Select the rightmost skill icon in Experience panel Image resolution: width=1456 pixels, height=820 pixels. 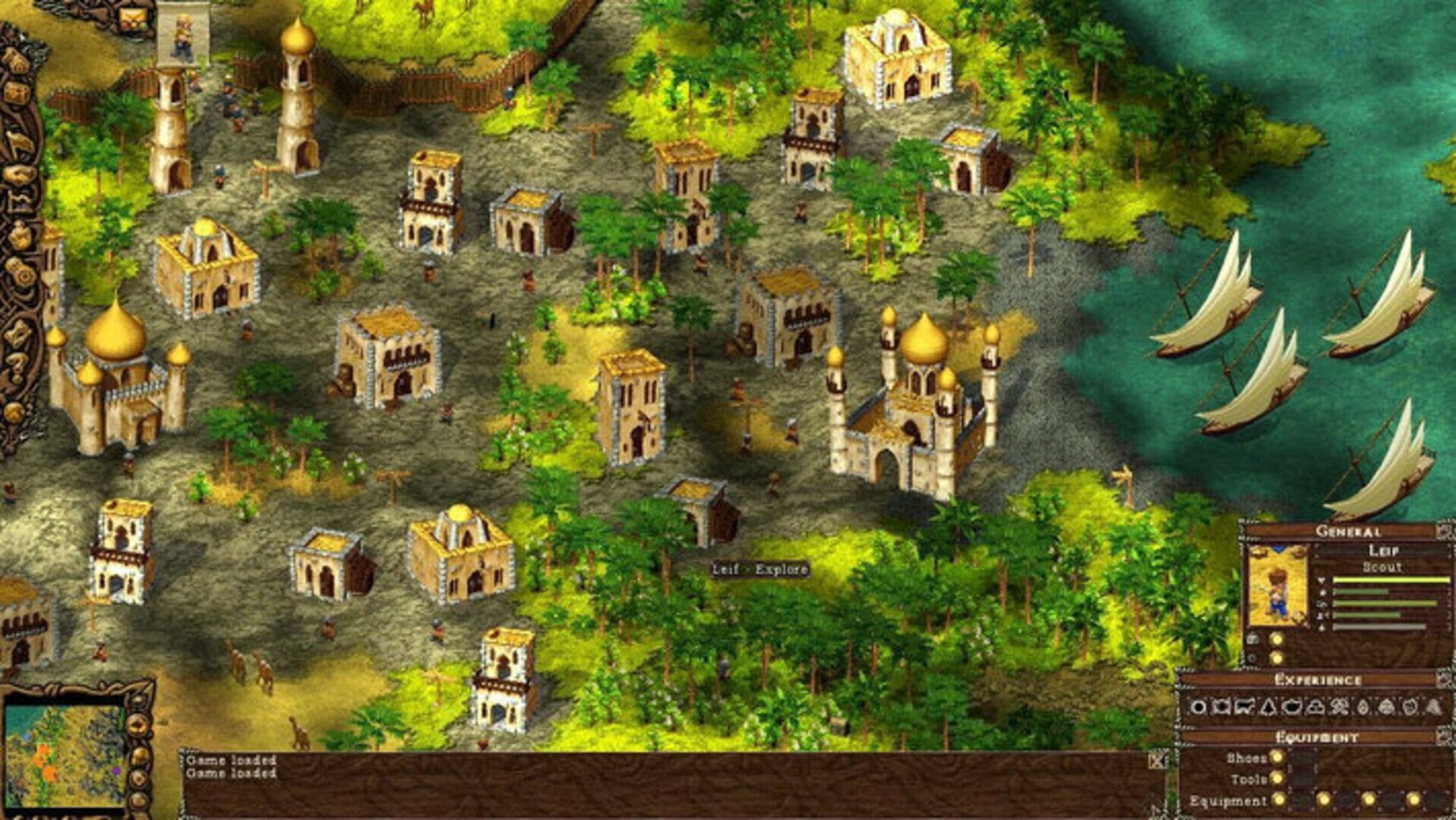coord(1432,708)
